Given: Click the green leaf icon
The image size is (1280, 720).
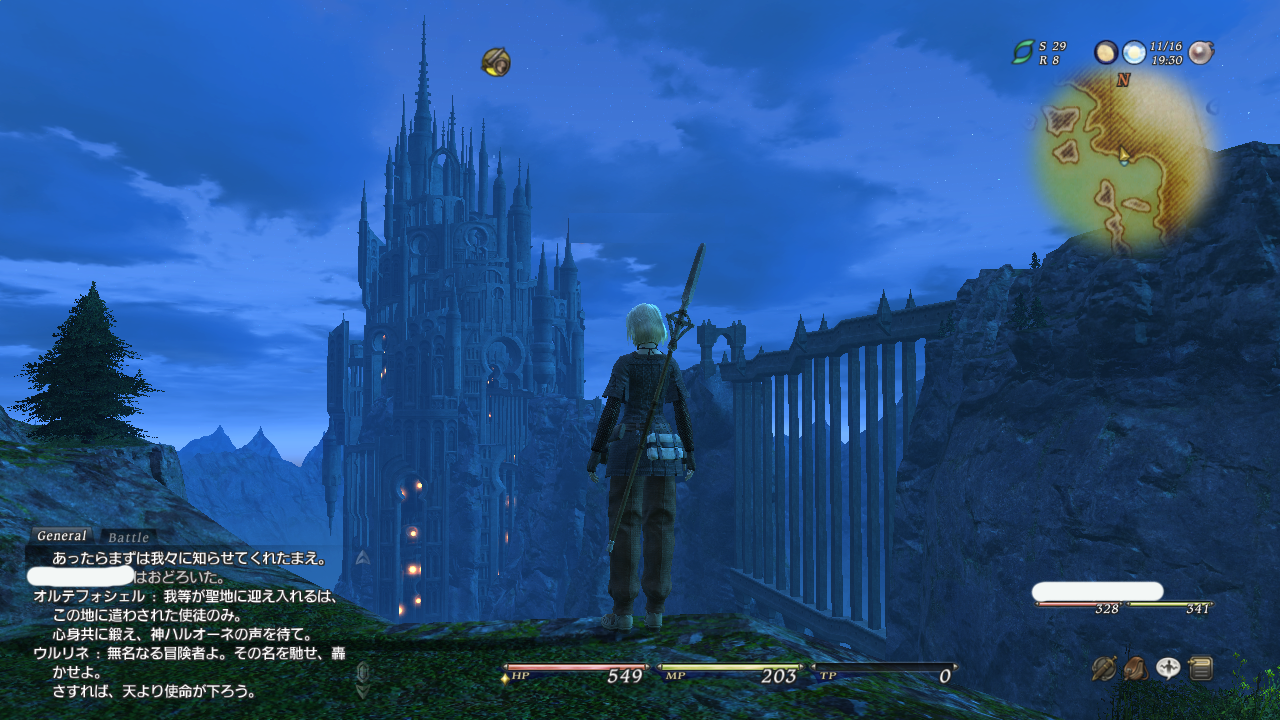Looking at the screenshot, I should [x=1023, y=52].
